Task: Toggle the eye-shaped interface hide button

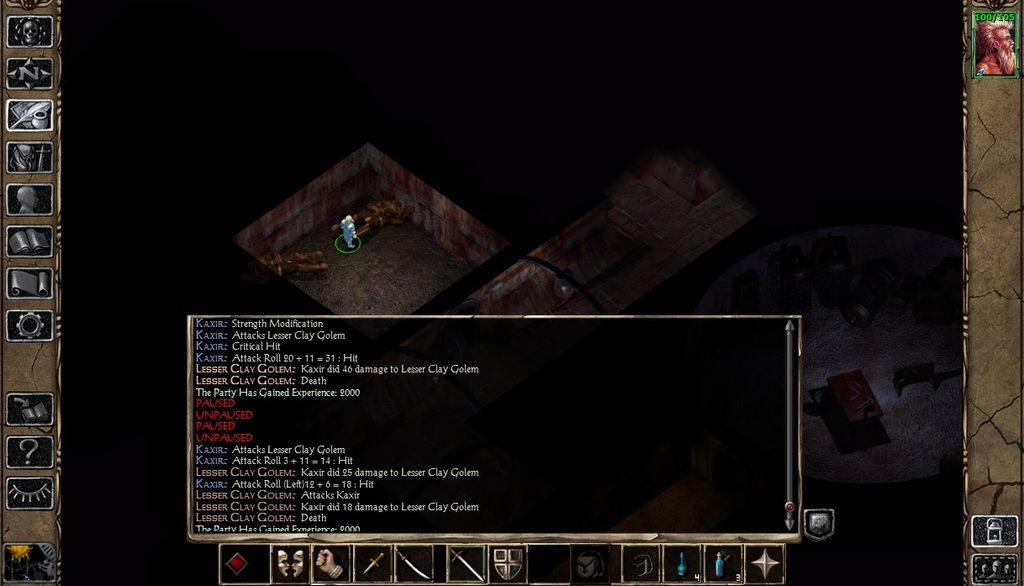Action: coord(30,492)
